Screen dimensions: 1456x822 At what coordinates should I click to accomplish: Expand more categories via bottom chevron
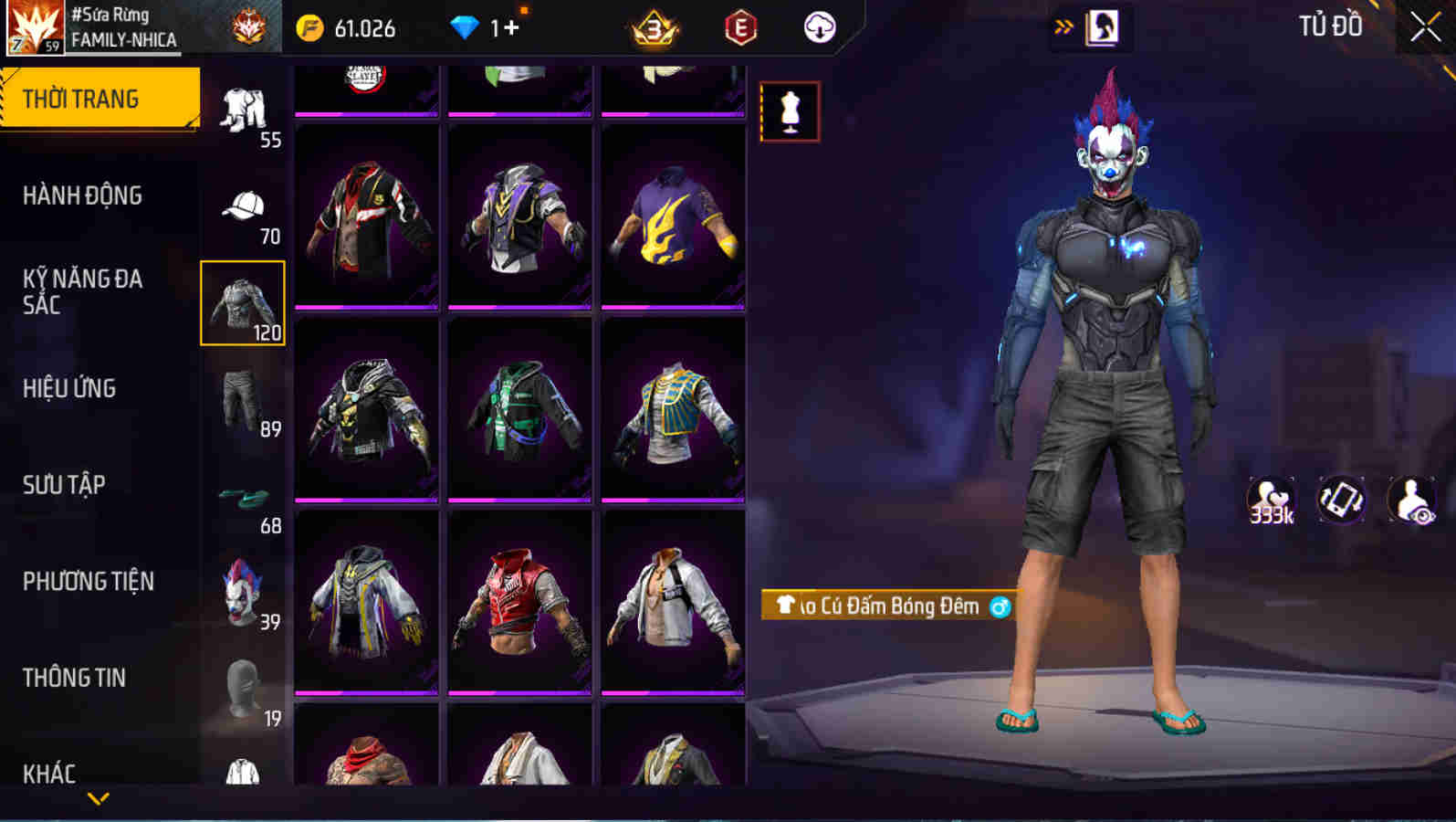click(99, 796)
